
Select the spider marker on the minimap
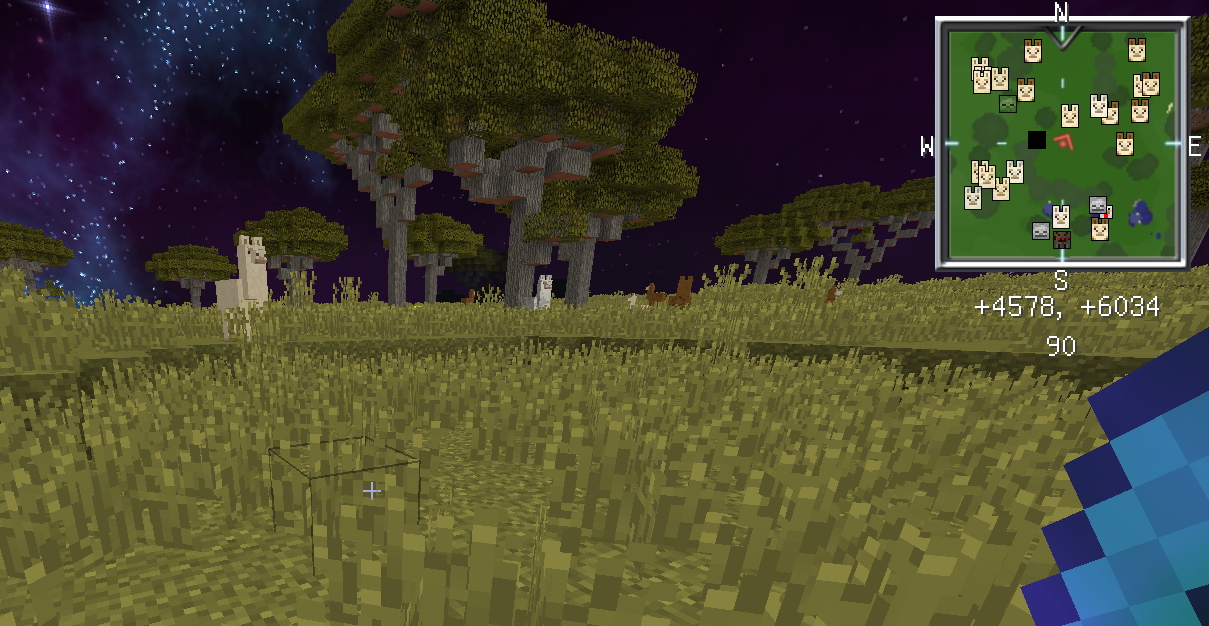point(1062,238)
